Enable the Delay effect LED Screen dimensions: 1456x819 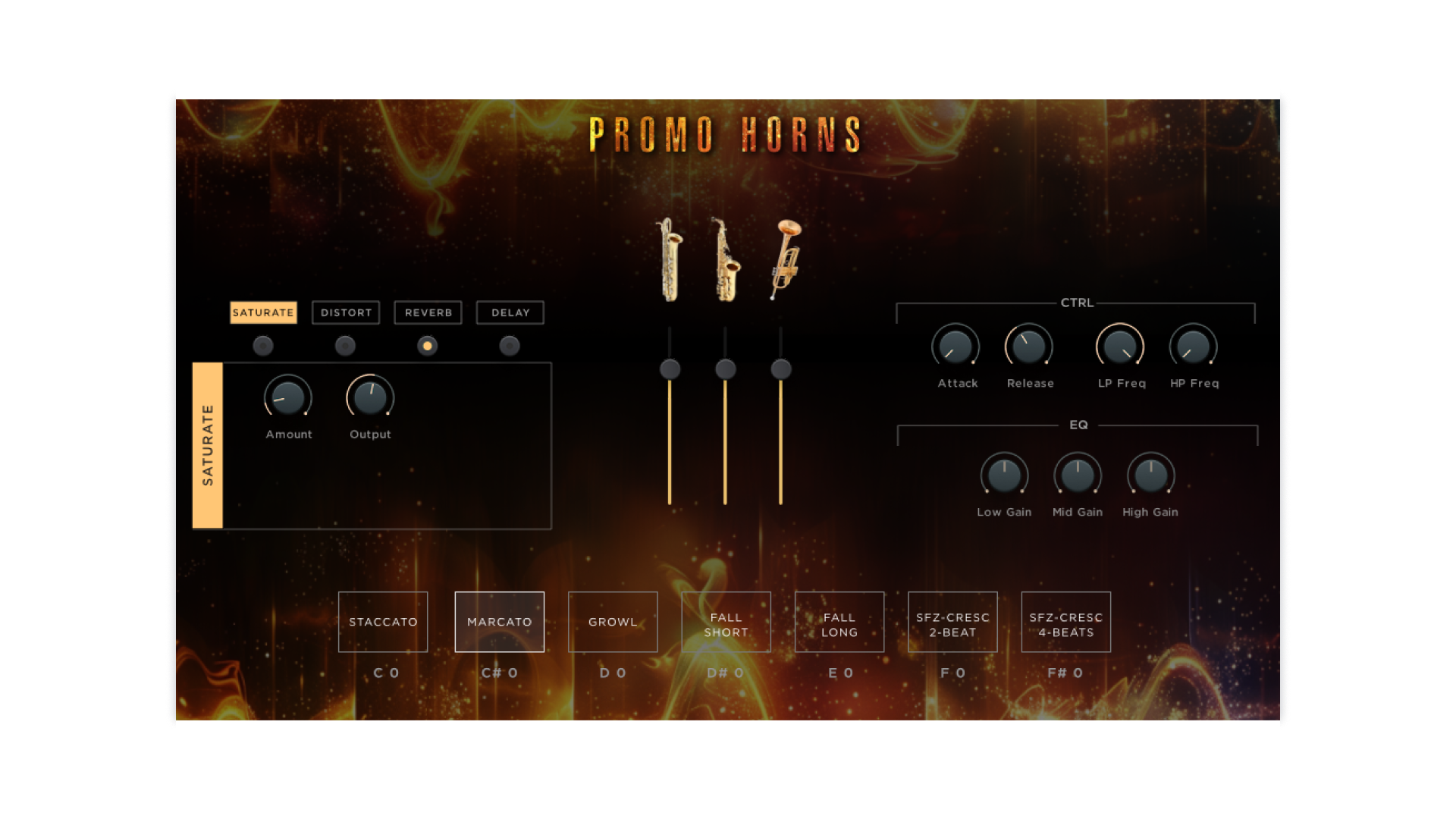point(509,345)
